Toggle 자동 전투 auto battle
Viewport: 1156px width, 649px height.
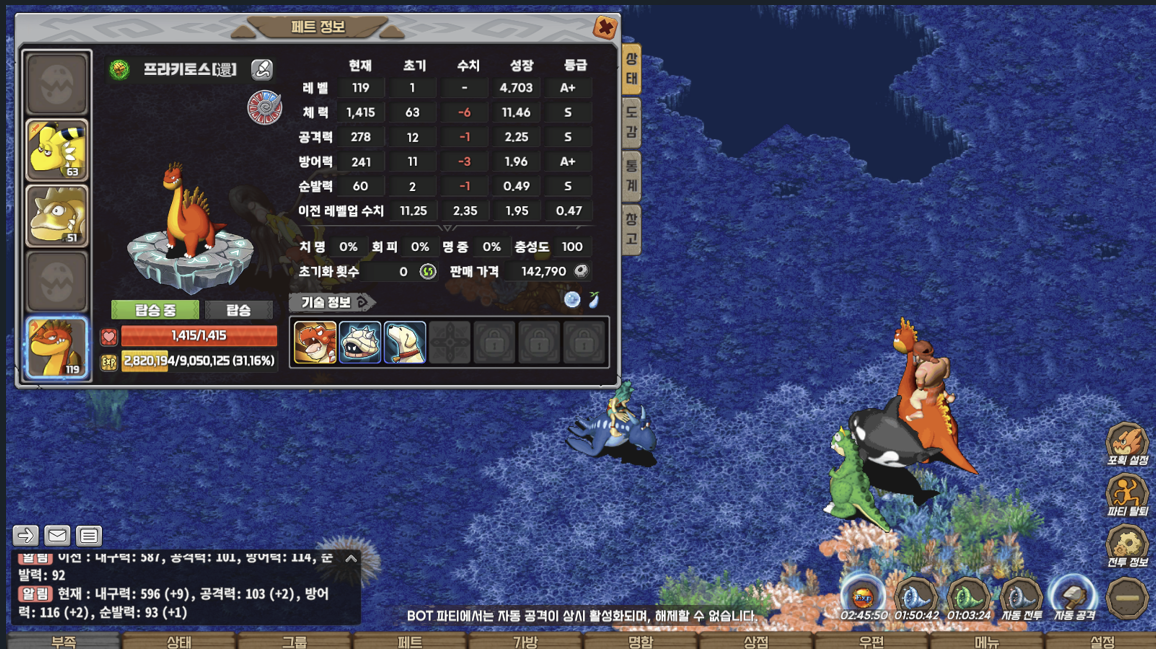(1021, 599)
